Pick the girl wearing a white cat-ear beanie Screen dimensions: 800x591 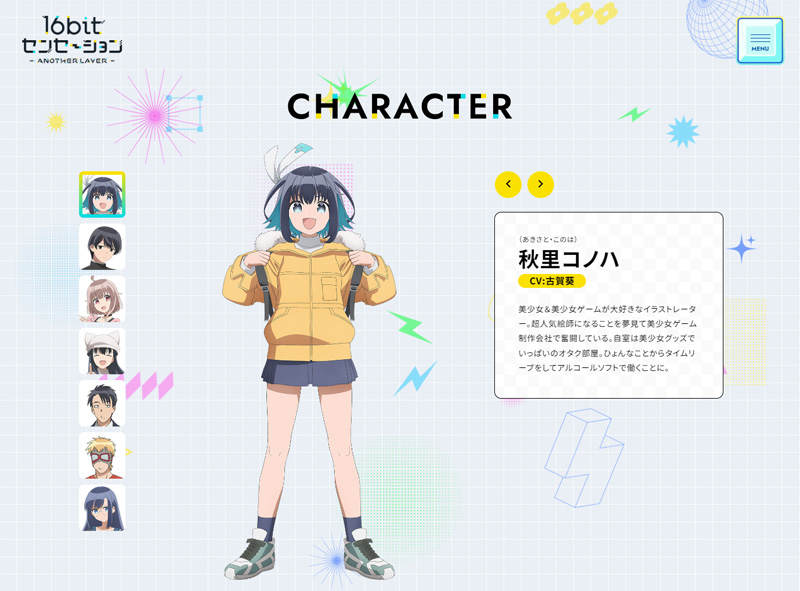coord(102,351)
